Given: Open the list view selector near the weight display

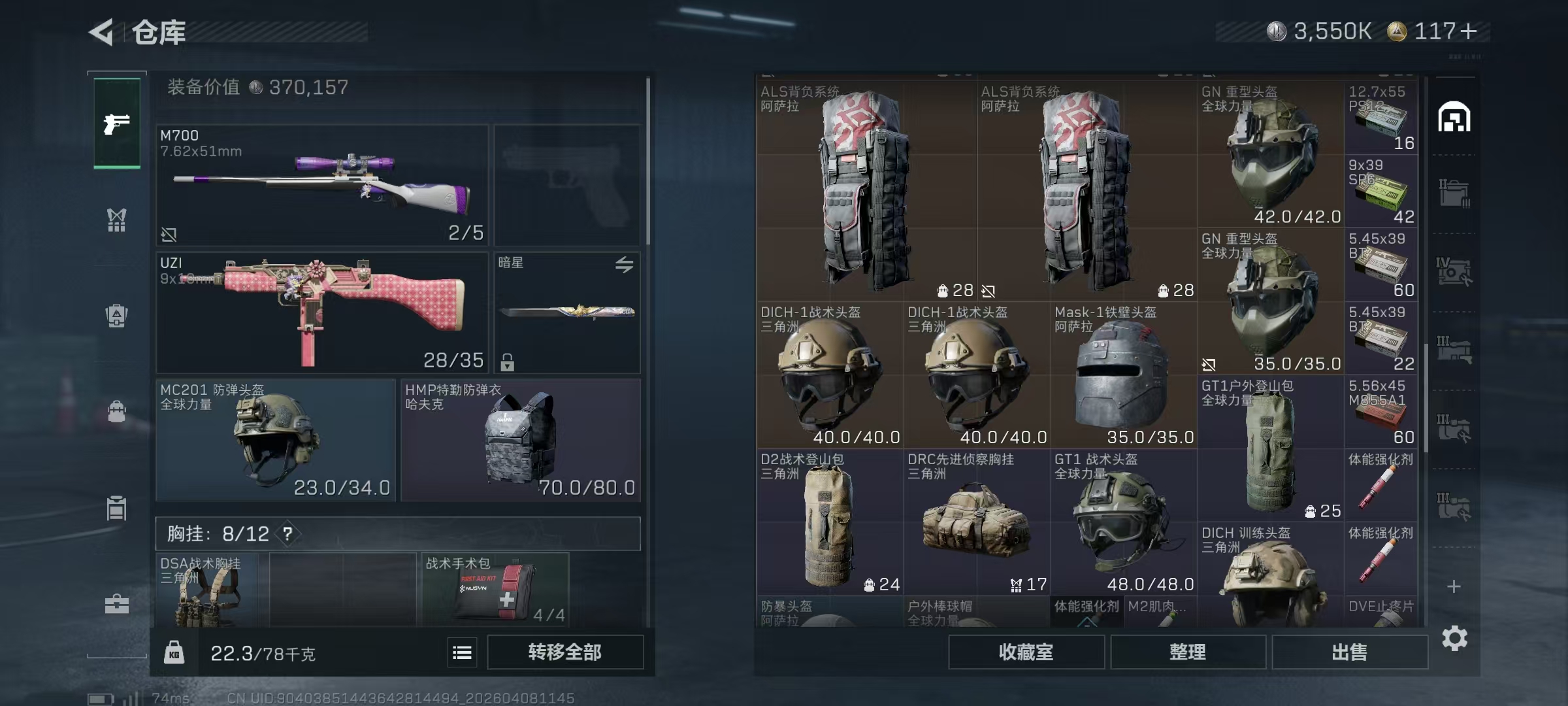Looking at the screenshot, I should click(462, 652).
